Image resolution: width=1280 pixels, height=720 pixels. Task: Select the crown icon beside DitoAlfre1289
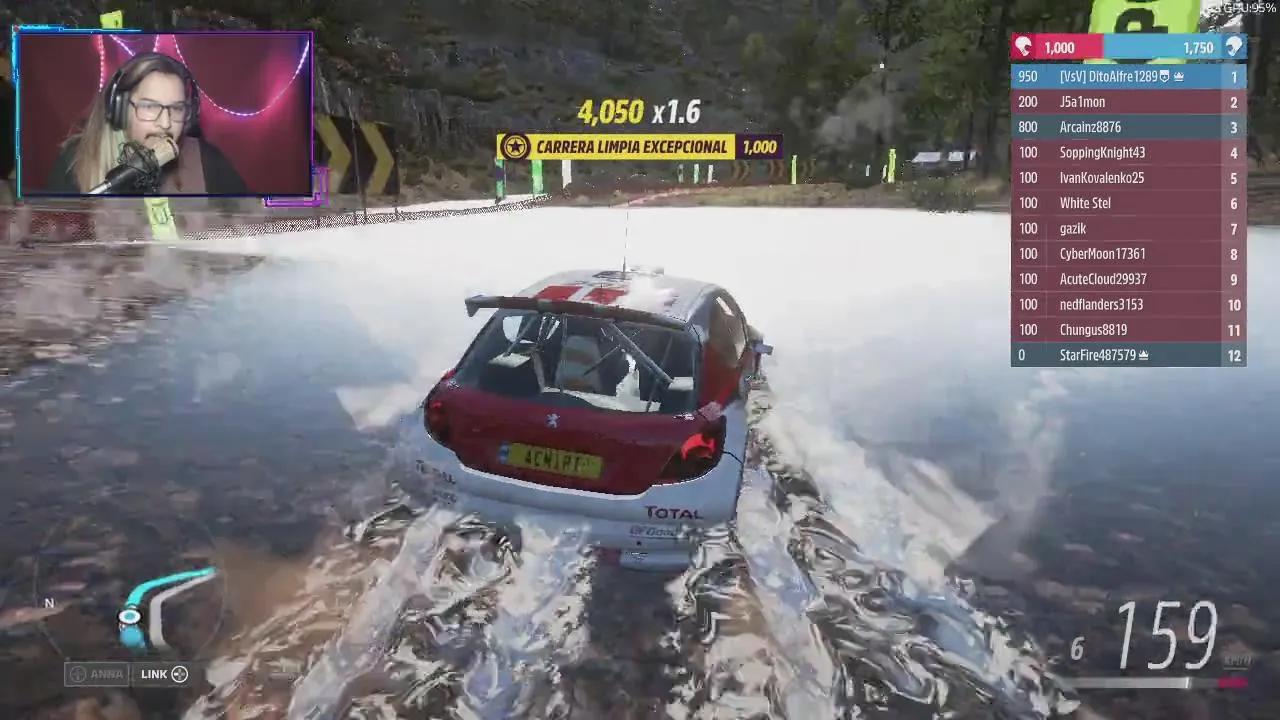pyautogui.click(x=1179, y=76)
